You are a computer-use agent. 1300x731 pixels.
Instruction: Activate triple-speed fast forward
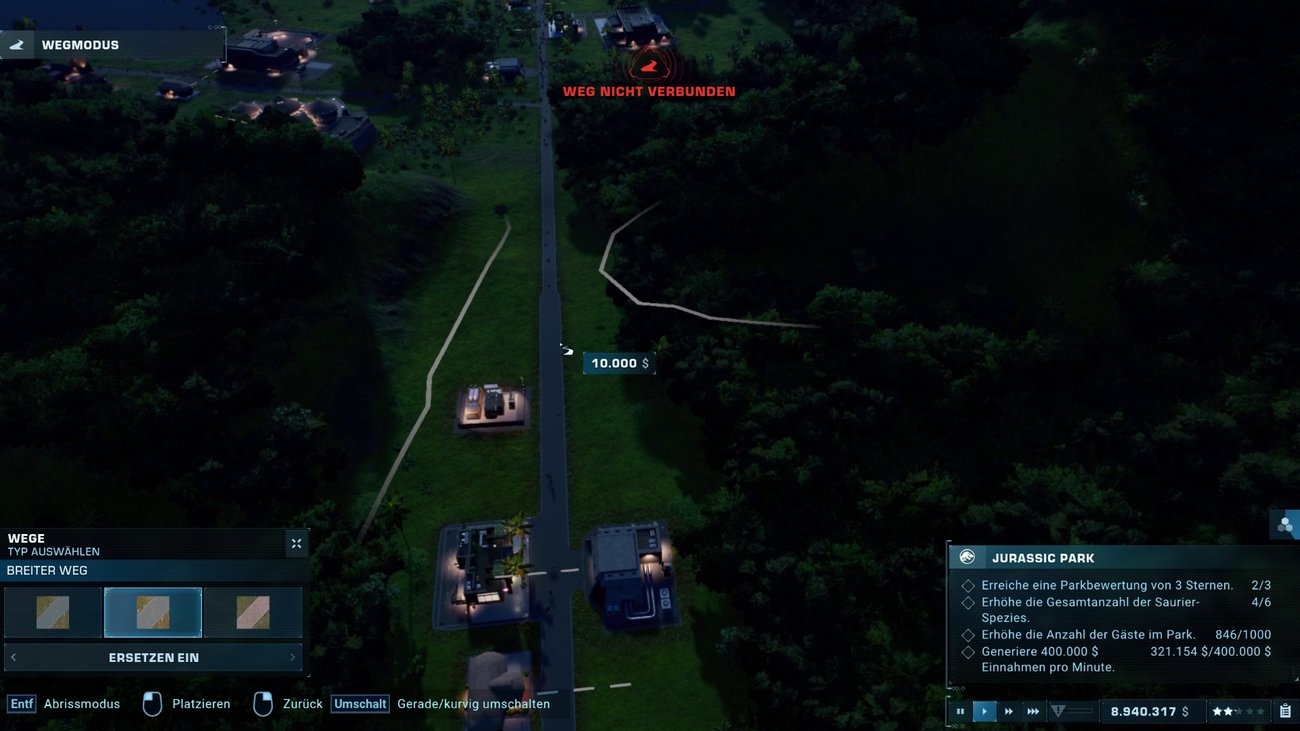pos(1033,710)
